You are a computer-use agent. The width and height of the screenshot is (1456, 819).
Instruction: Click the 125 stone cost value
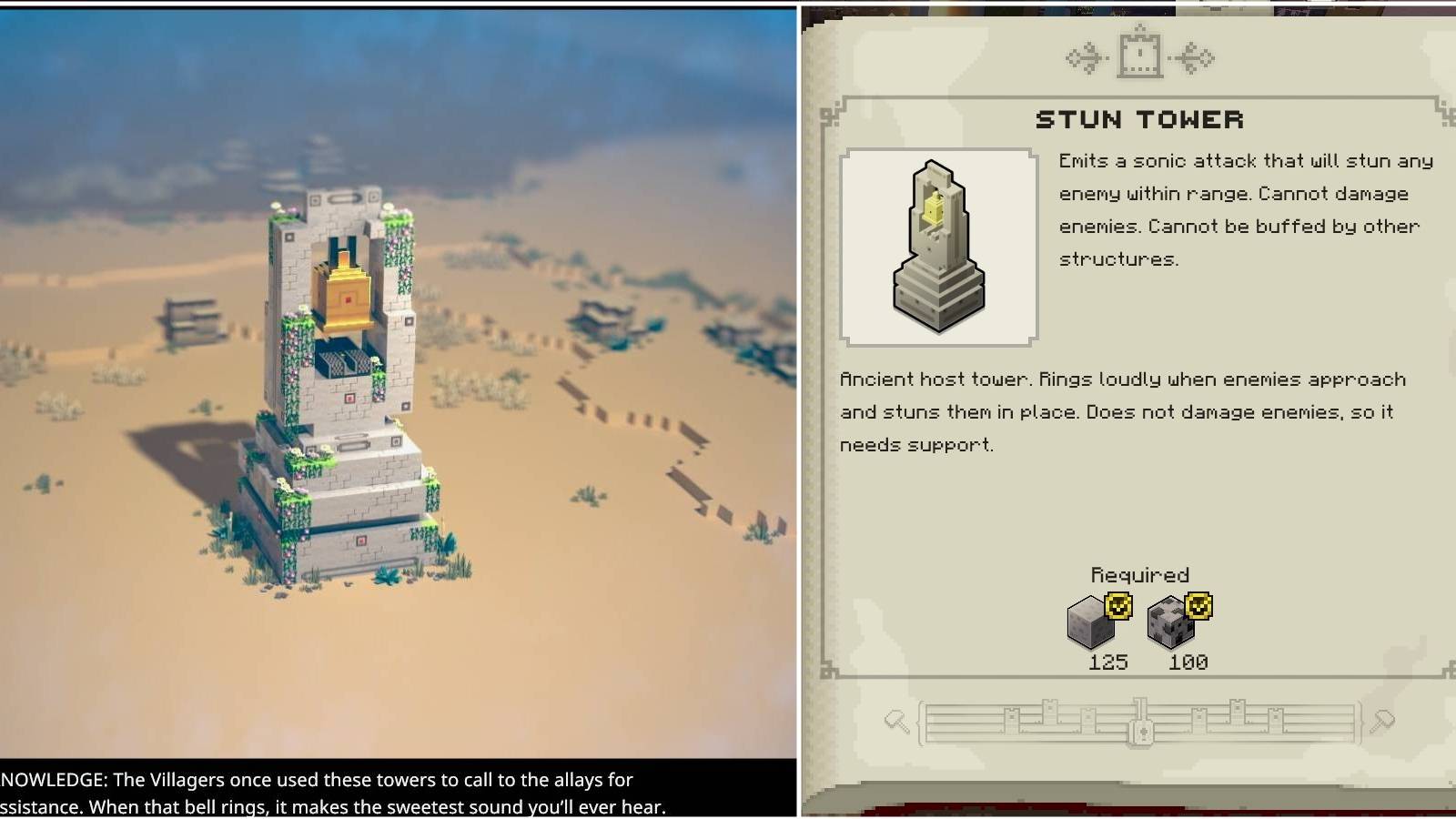pyautogui.click(x=1107, y=662)
